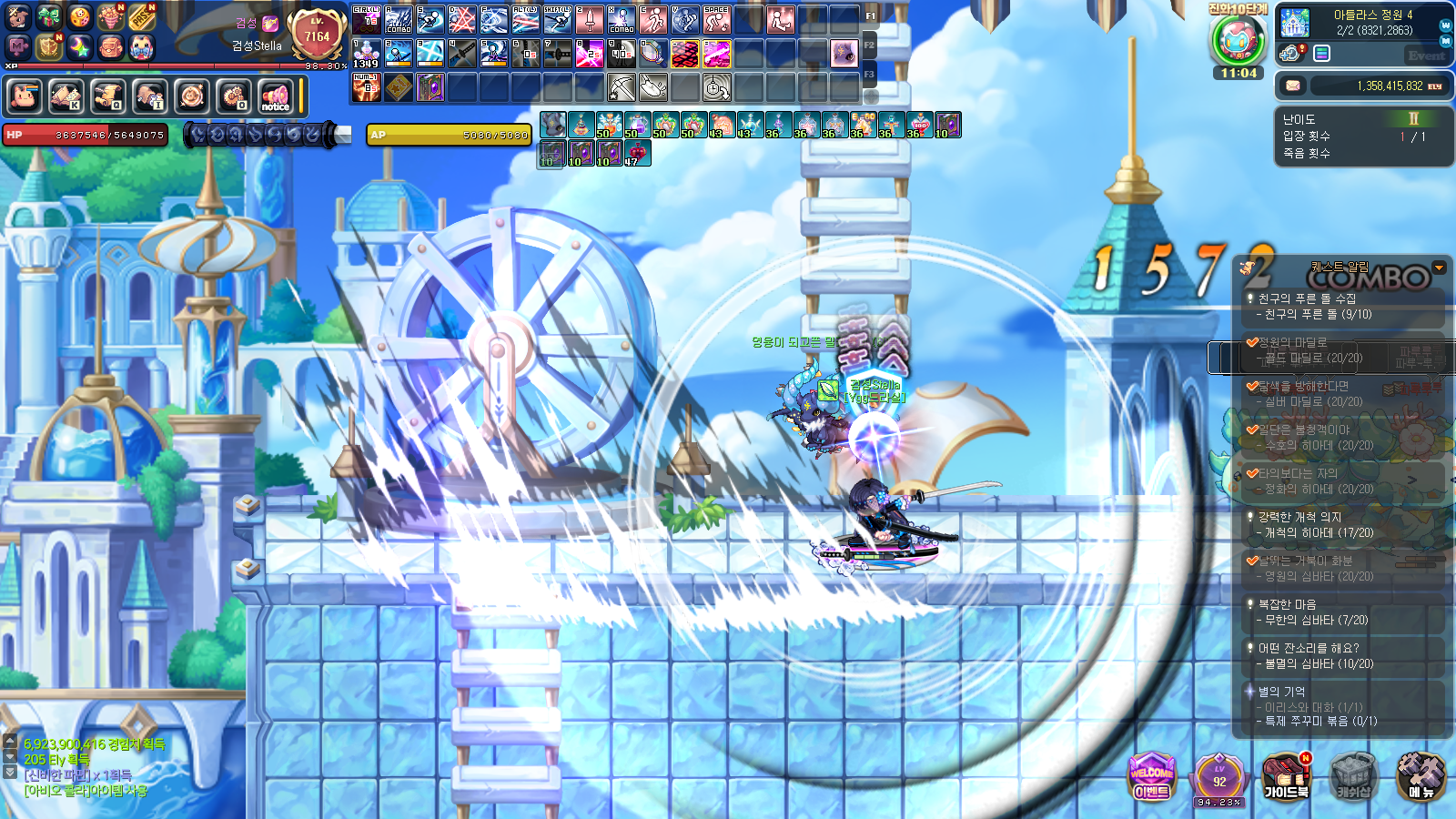Click the 아틀라스 정원 4 map thumbnail
The width and height of the screenshot is (1456, 819).
(x=1294, y=22)
